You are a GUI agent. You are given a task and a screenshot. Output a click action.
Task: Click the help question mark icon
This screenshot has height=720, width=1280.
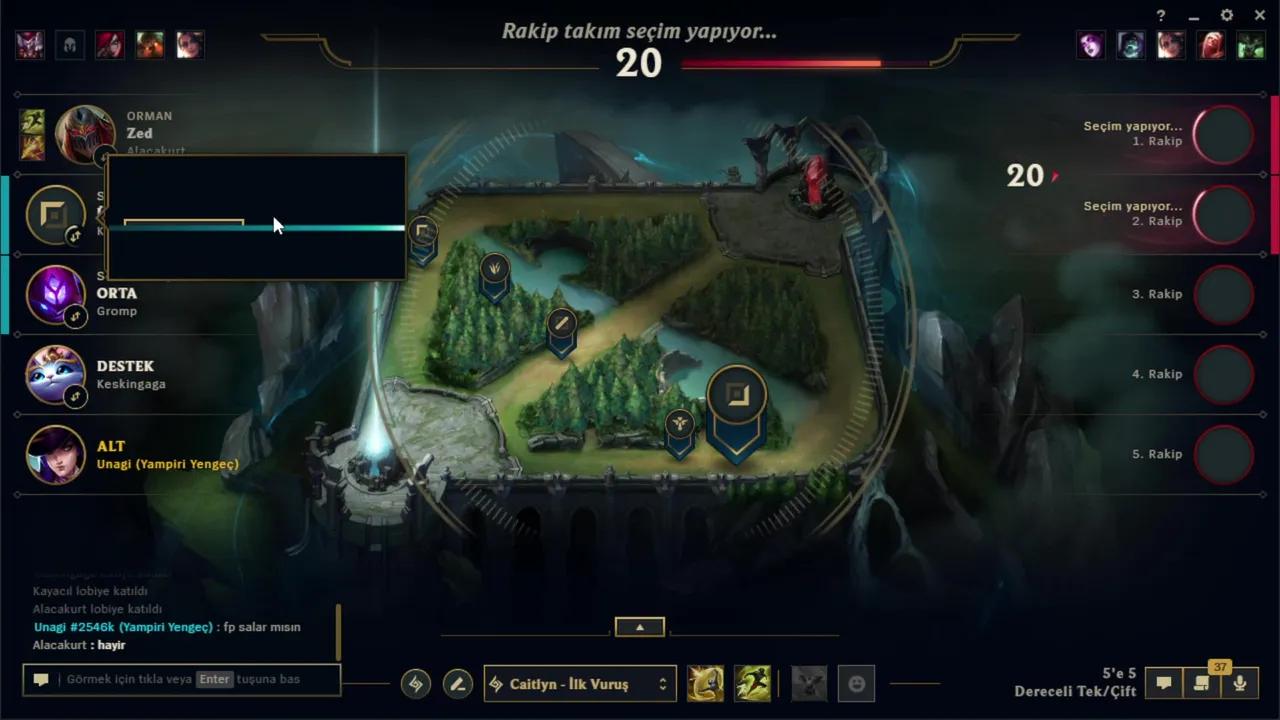1159,15
